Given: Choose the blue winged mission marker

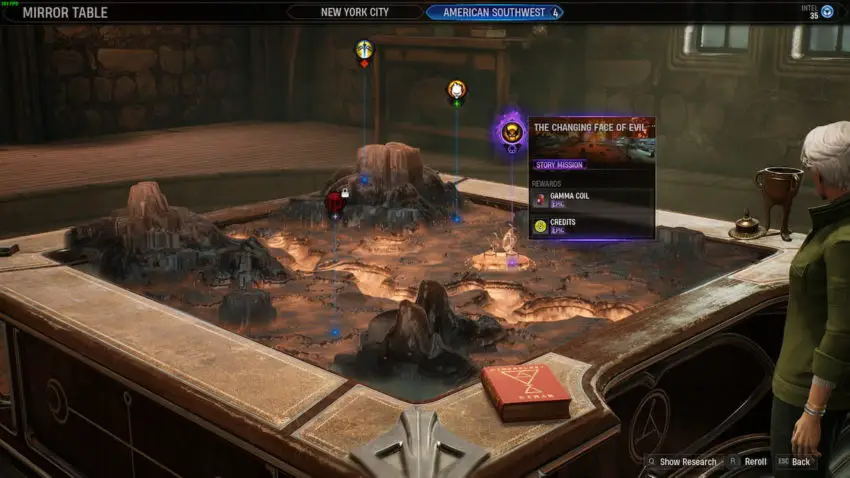Looking at the screenshot, I should coord(364,49).
